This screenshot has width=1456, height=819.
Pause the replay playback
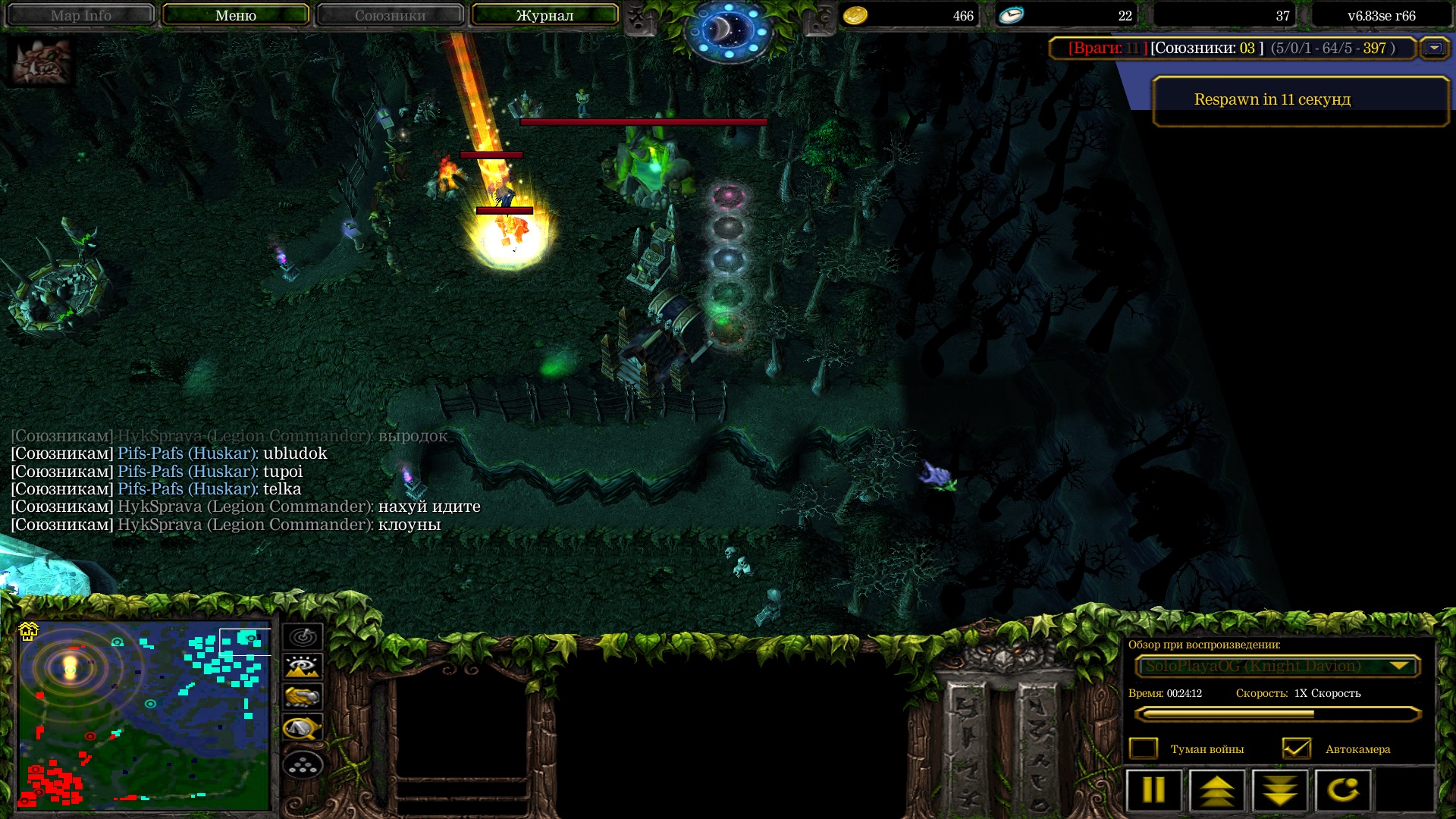1153,790
